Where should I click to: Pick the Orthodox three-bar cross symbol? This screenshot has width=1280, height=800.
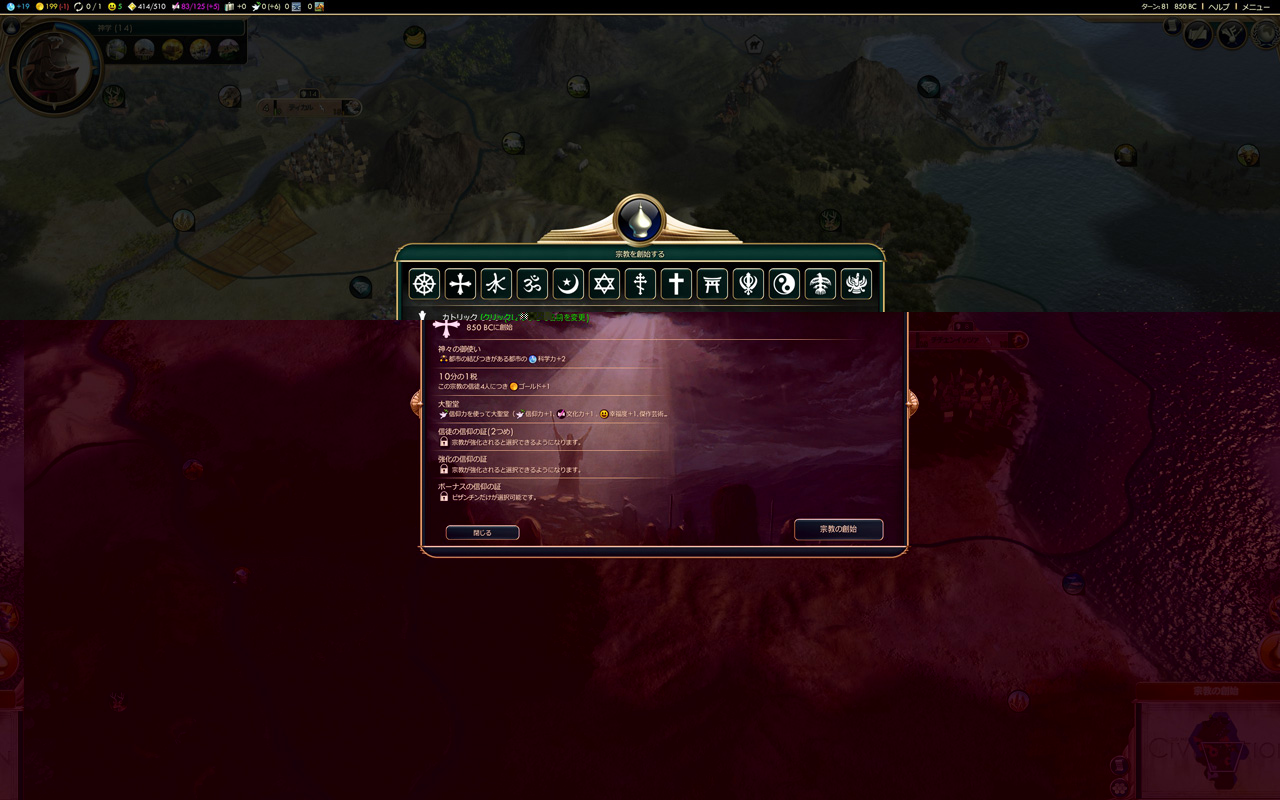[640, 284]
